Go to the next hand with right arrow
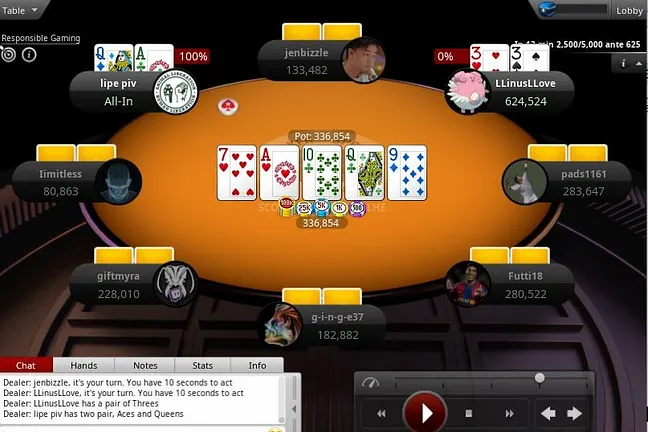This screenshot has height=432, width=648. [575, 413]
